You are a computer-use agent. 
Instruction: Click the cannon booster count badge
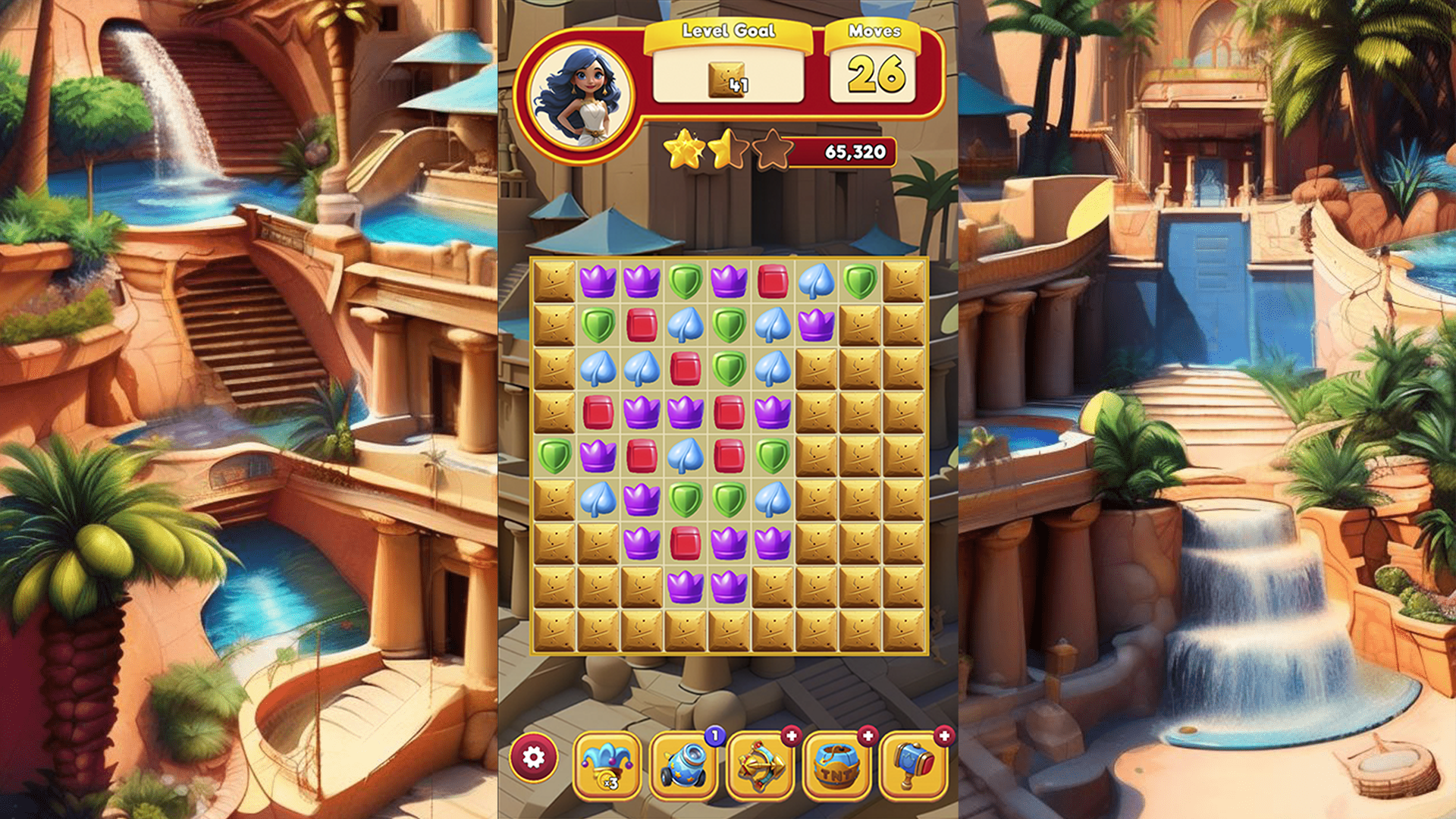[x=714, y=735]
